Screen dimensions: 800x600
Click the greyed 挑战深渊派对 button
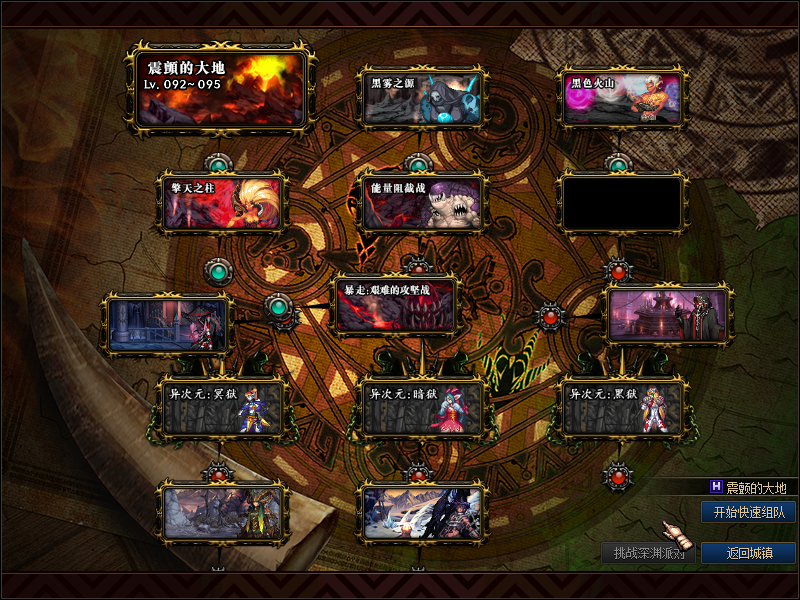648,553
